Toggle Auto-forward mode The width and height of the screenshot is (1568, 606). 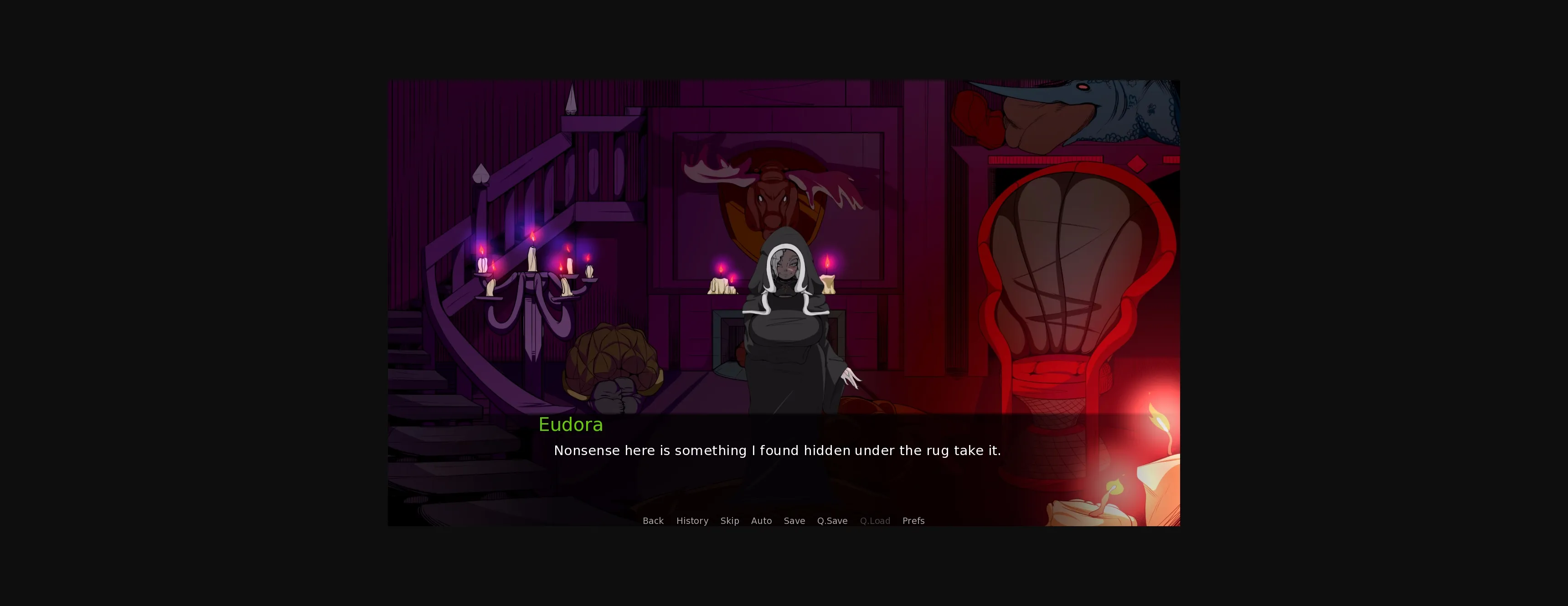coord(762,521)
